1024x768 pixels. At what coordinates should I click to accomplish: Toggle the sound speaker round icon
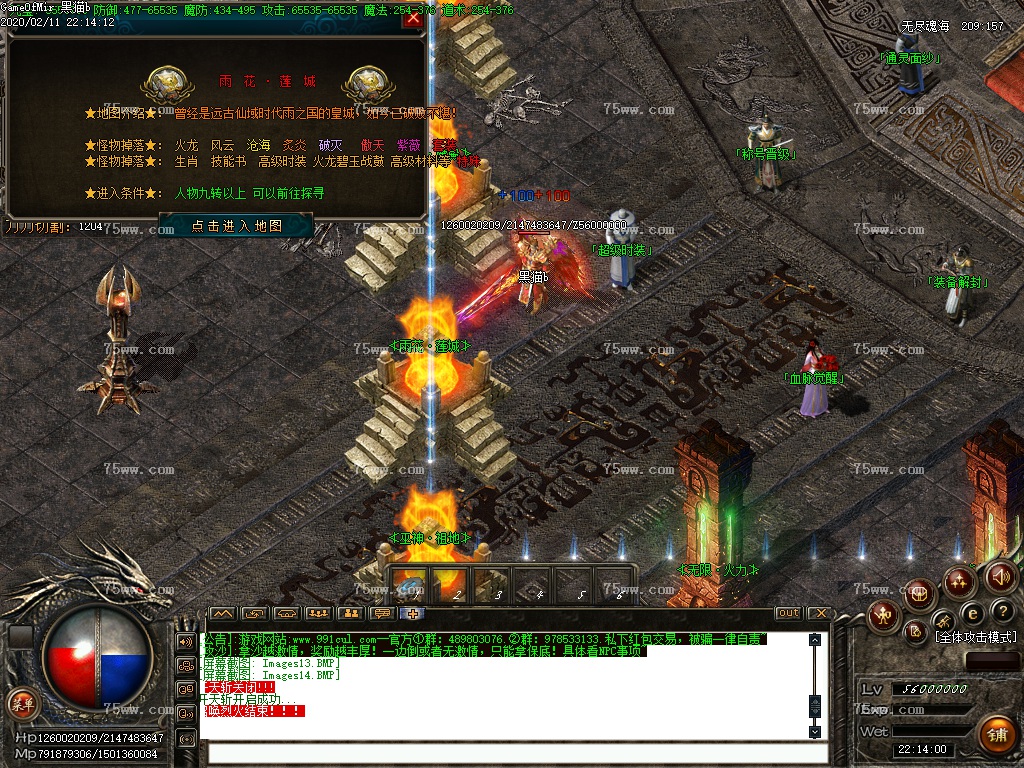(x=1000, y=577)
